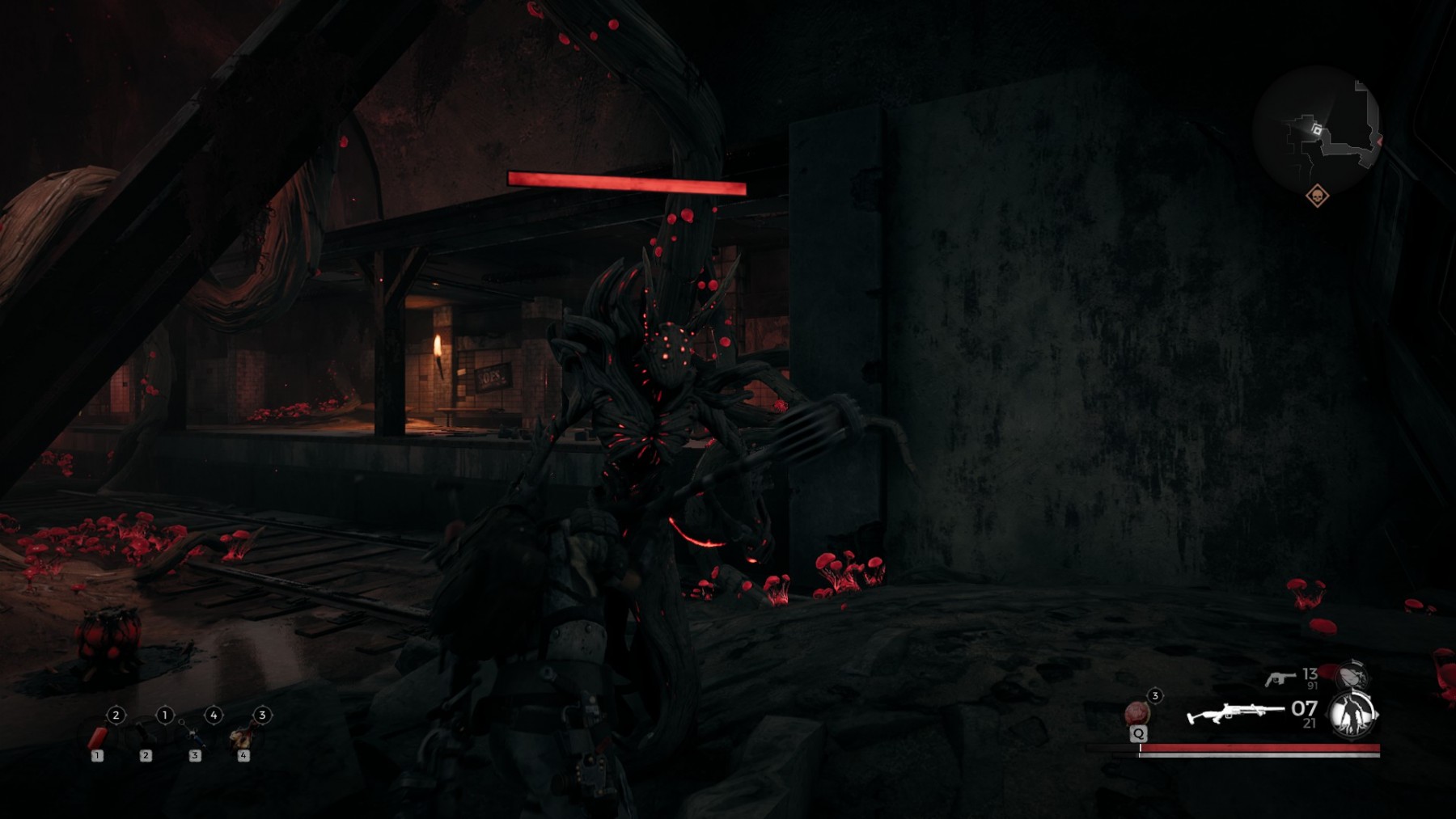This screenshot has width=1456, height=819.
Task: Select the equipped long gun icon
Action: point(1234,715)
